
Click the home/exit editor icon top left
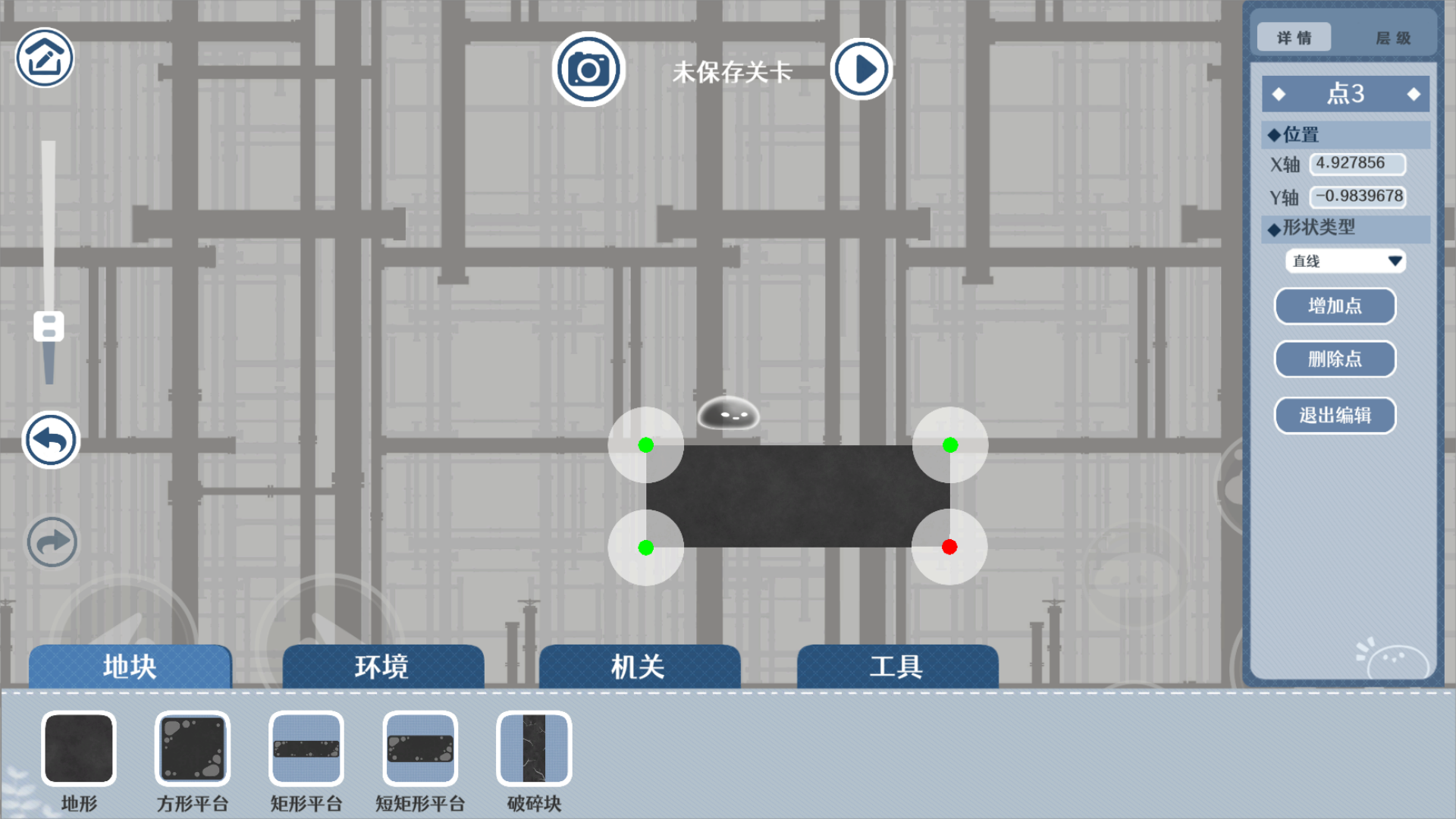coord(43,57)
